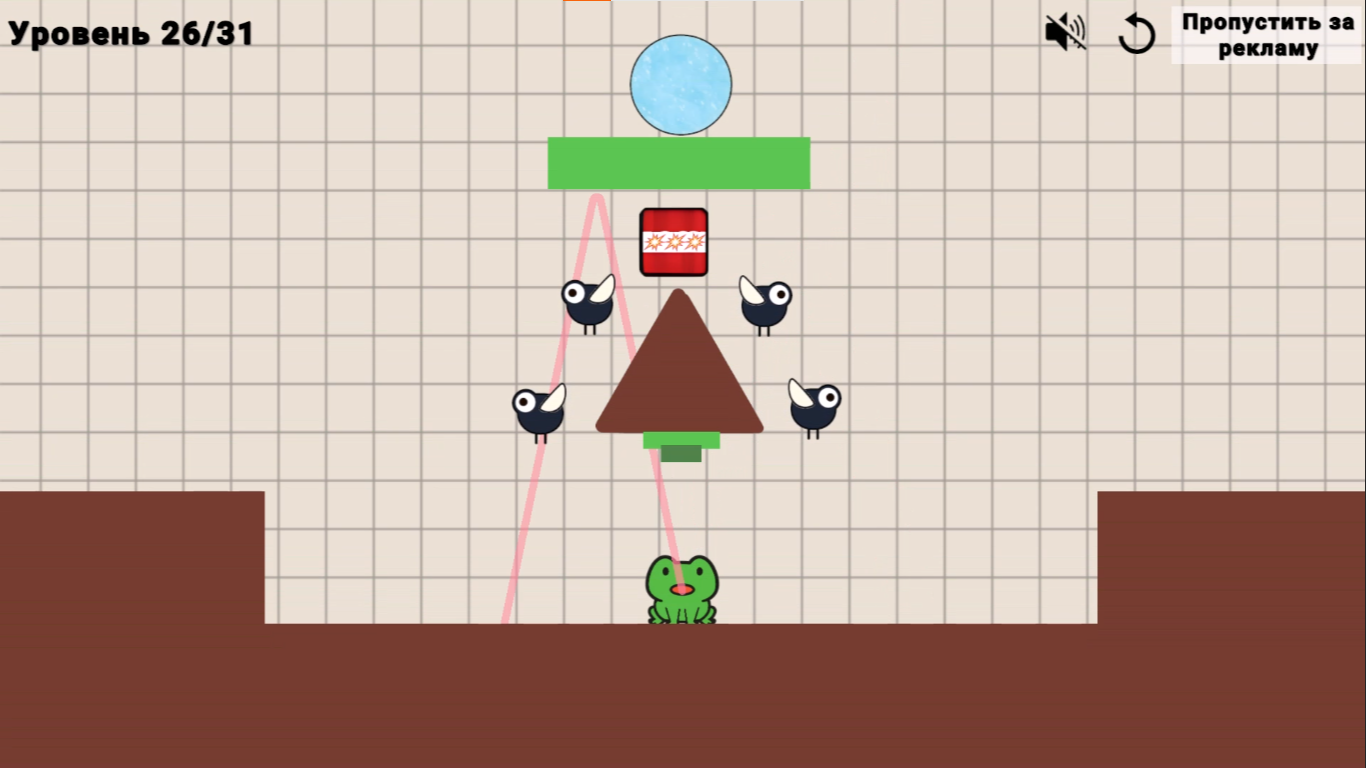Tap the blue ice ball at the top
1366x768 pixels.
click(680, 84)
